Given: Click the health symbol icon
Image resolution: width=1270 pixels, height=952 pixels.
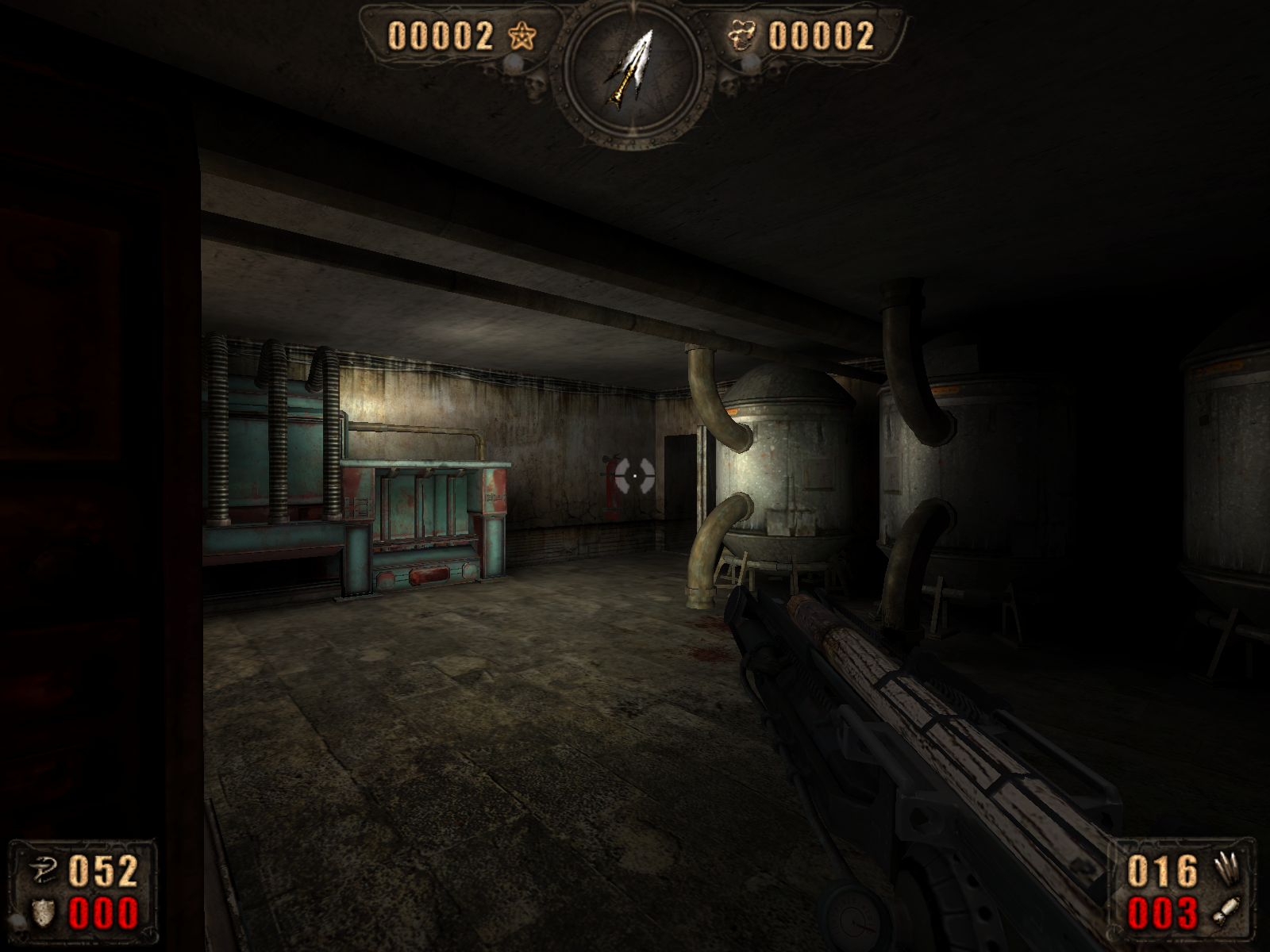Looking at the screenshot, I should [x=43, y=872].
